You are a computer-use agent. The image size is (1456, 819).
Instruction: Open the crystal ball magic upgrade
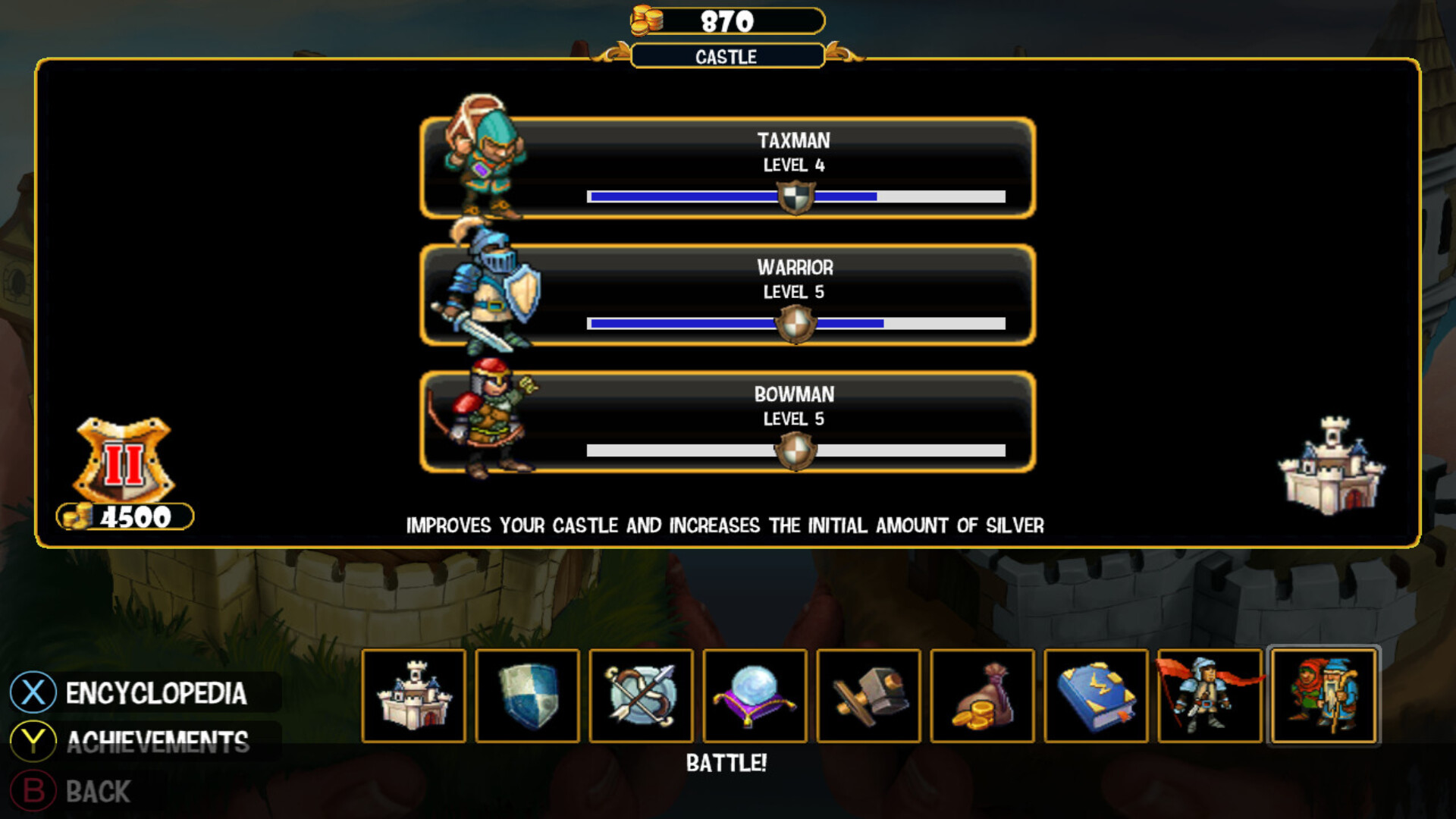pos(755,696)
